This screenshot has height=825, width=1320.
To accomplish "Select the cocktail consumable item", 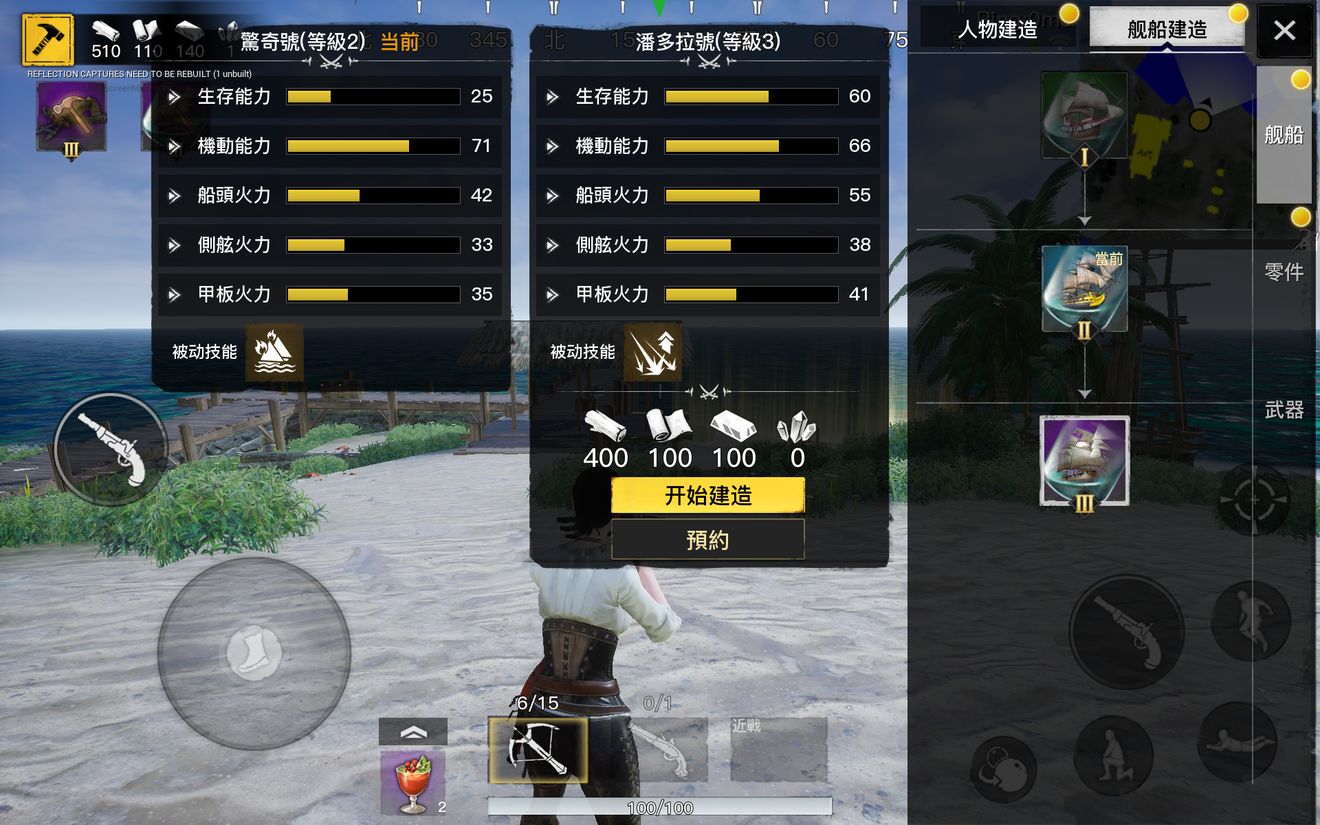I will pyautogui.click(x=413, y=780).
